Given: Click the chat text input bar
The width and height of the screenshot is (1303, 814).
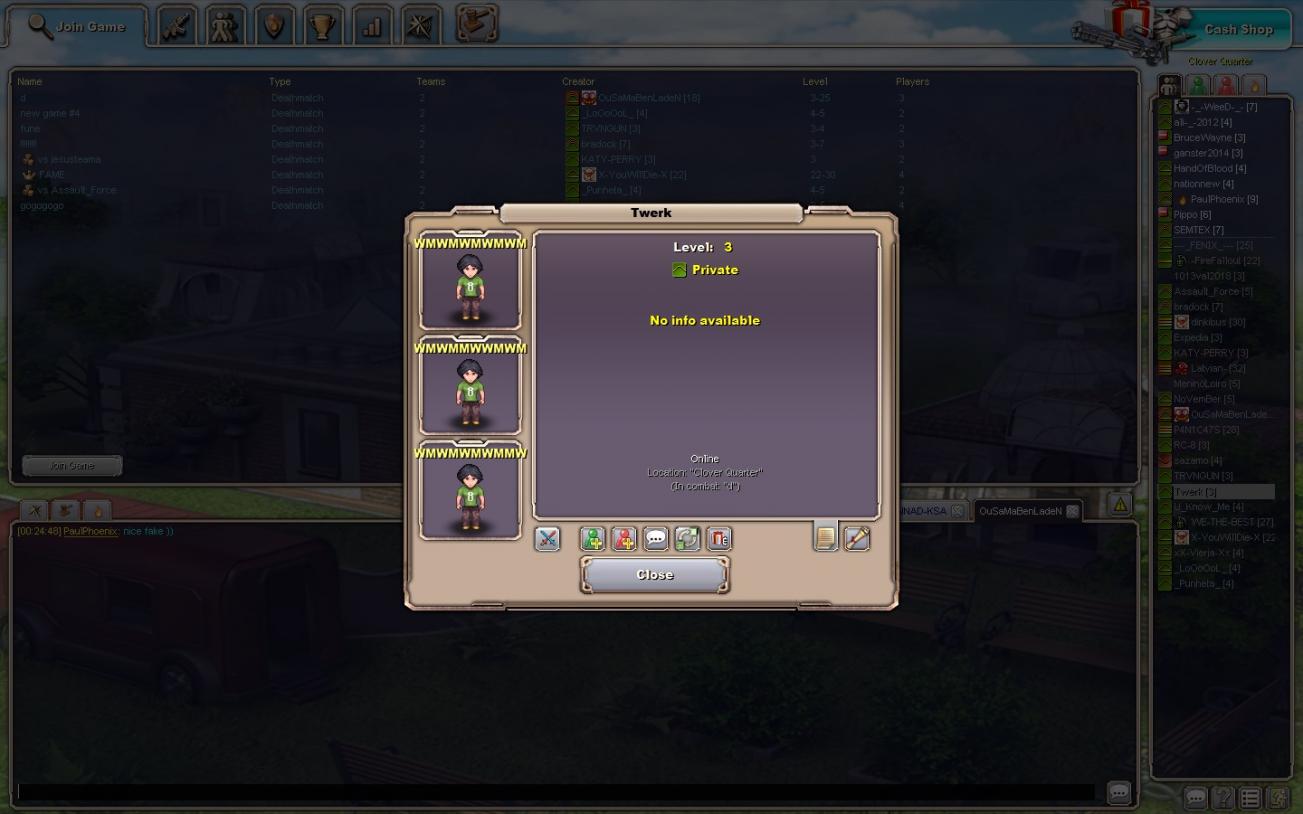Looking at the screenshot, I should 555,792.
